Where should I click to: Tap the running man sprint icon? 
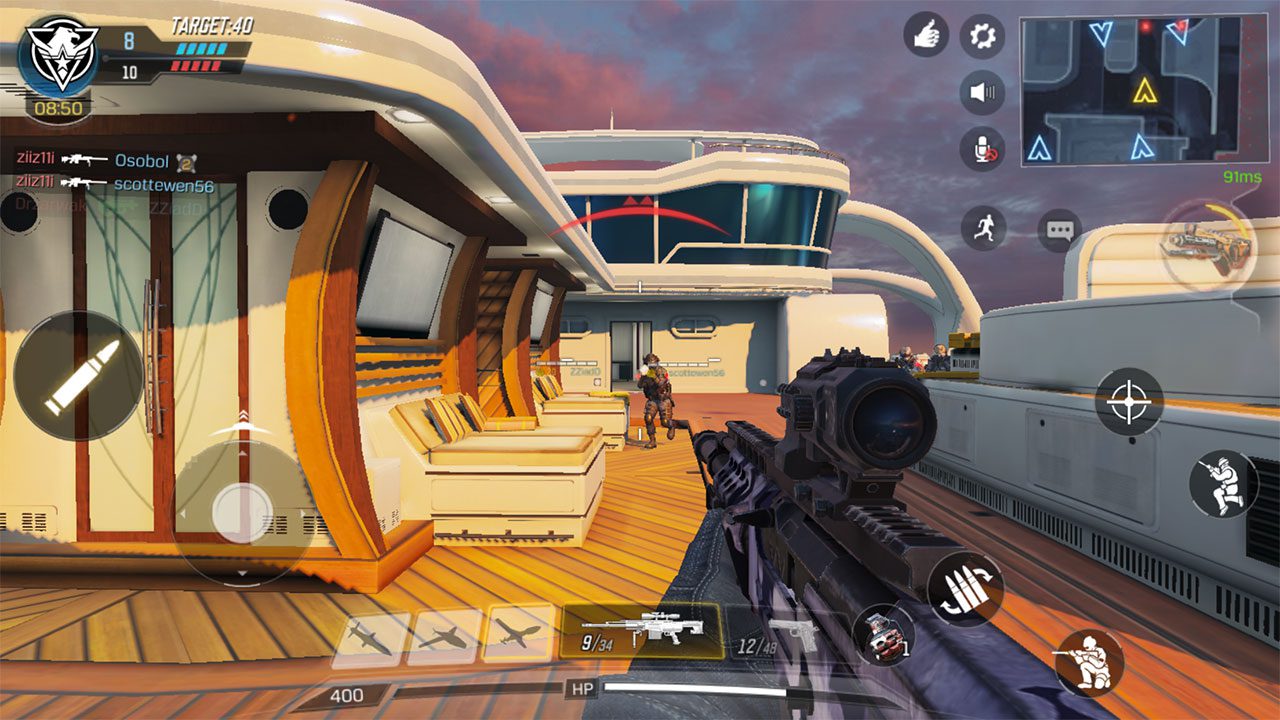(x=984, y=228)
